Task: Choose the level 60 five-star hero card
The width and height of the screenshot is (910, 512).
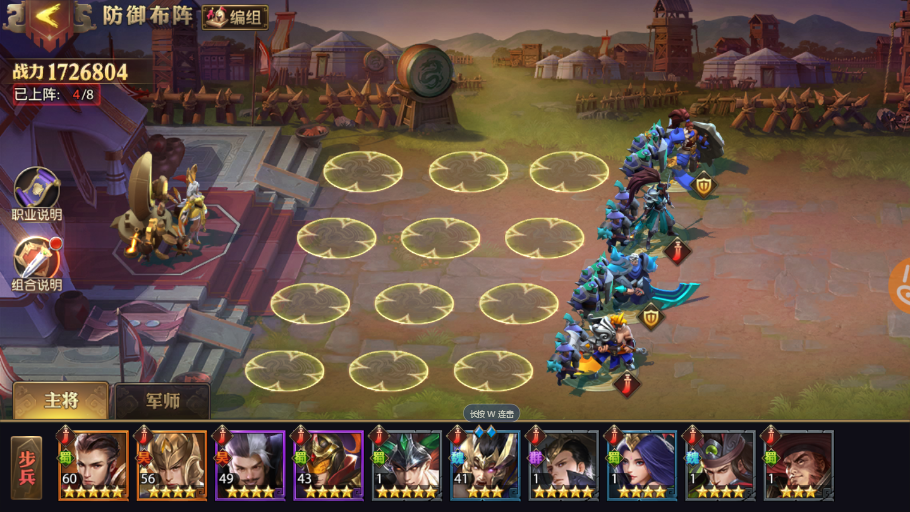Action: (94, 465)
